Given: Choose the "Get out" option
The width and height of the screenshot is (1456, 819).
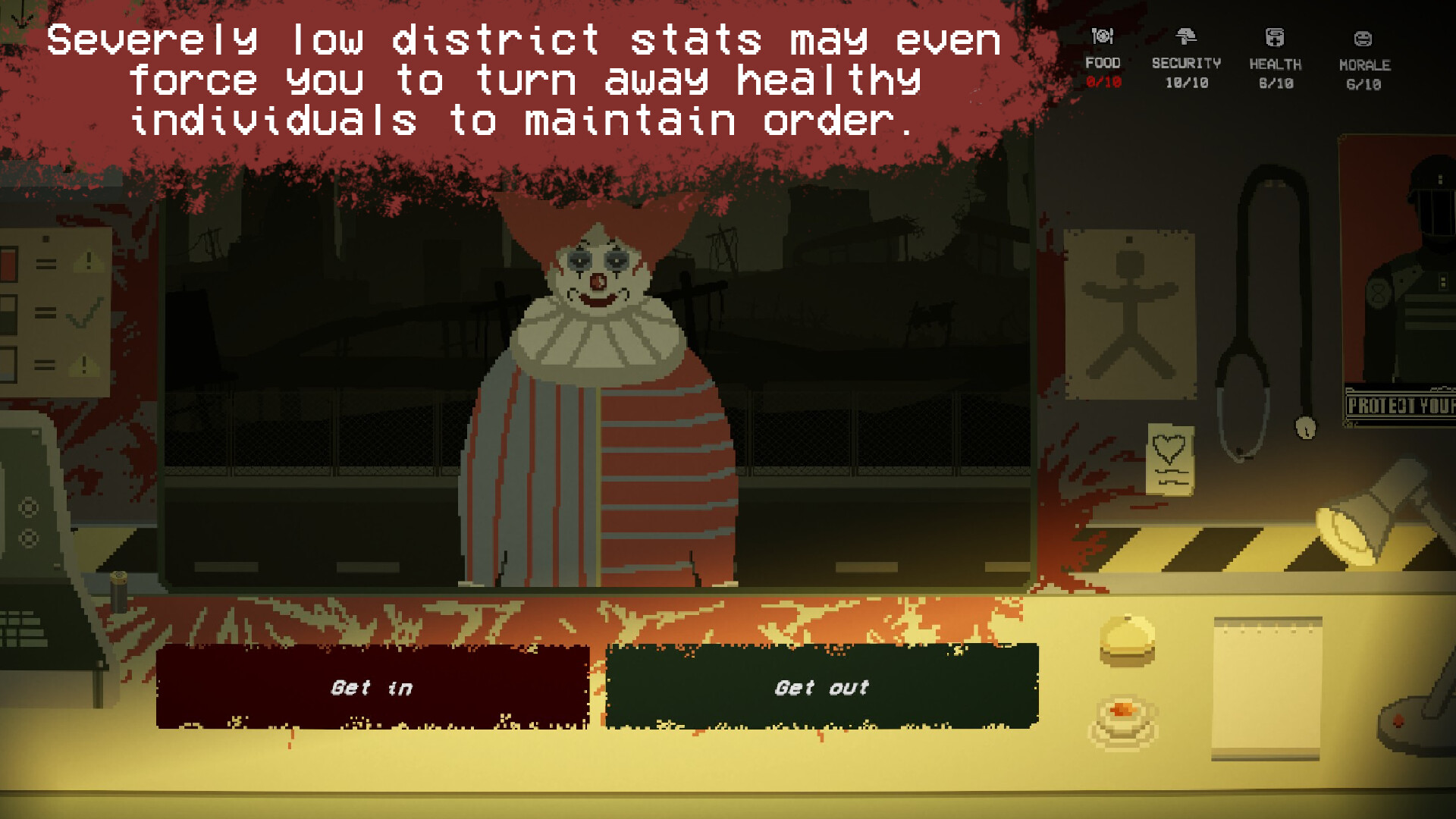Looking at the screenshot, I should coord(822,687).
